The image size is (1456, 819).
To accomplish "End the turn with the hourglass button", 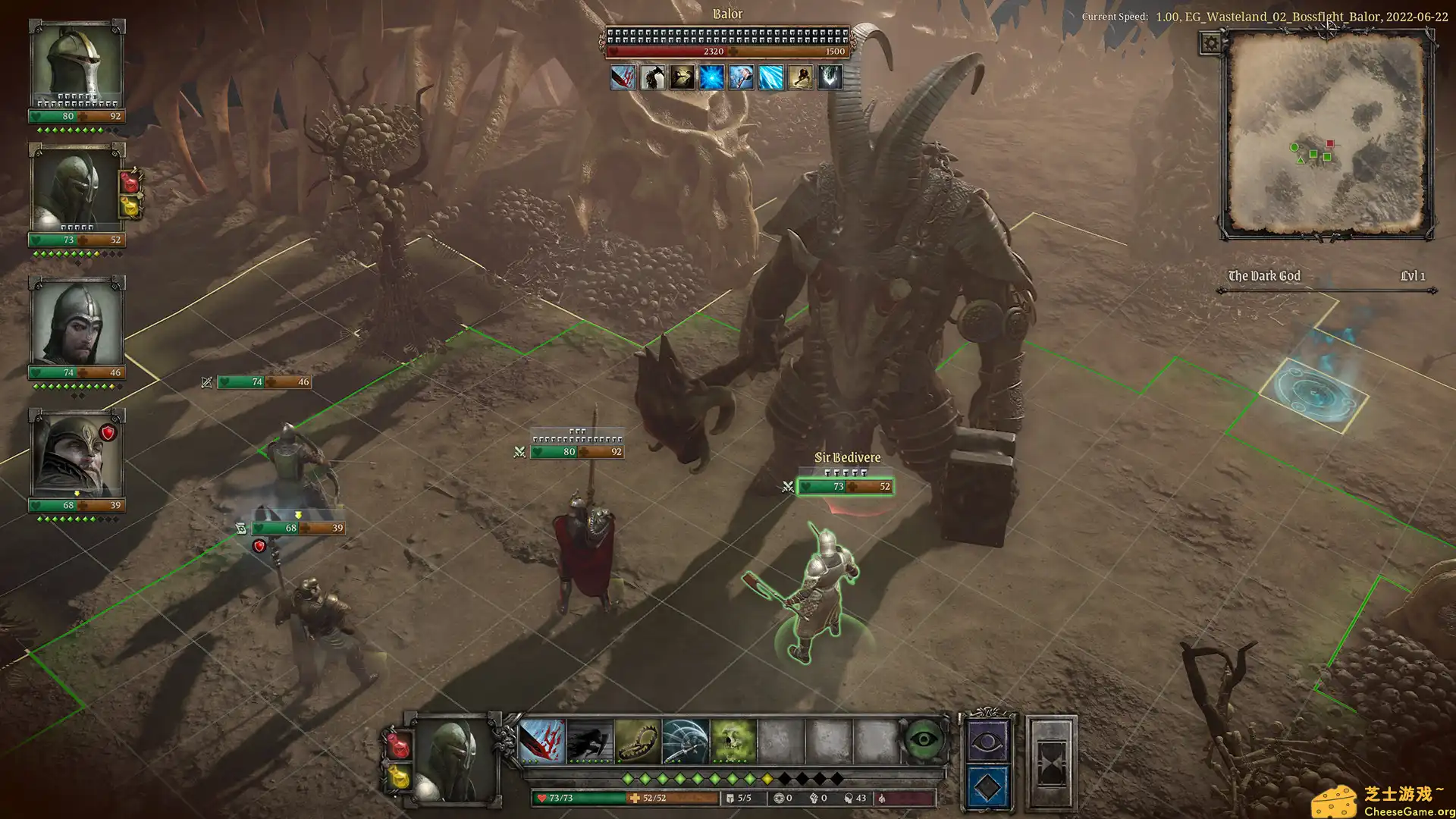I will click(1050, 762).
